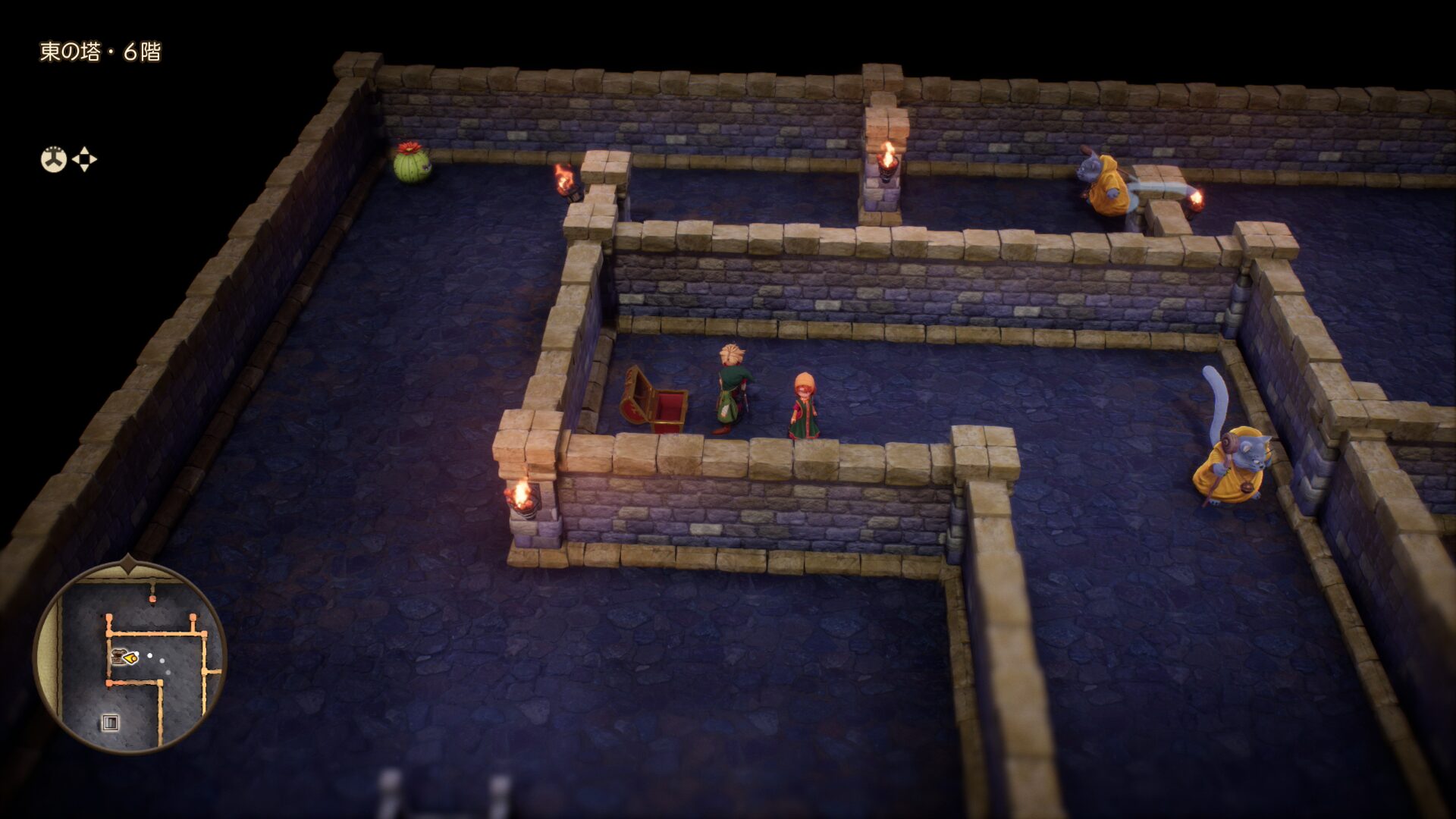Click the yellow player arrow on minimap
1456x819 pixels.
(133, 657)
